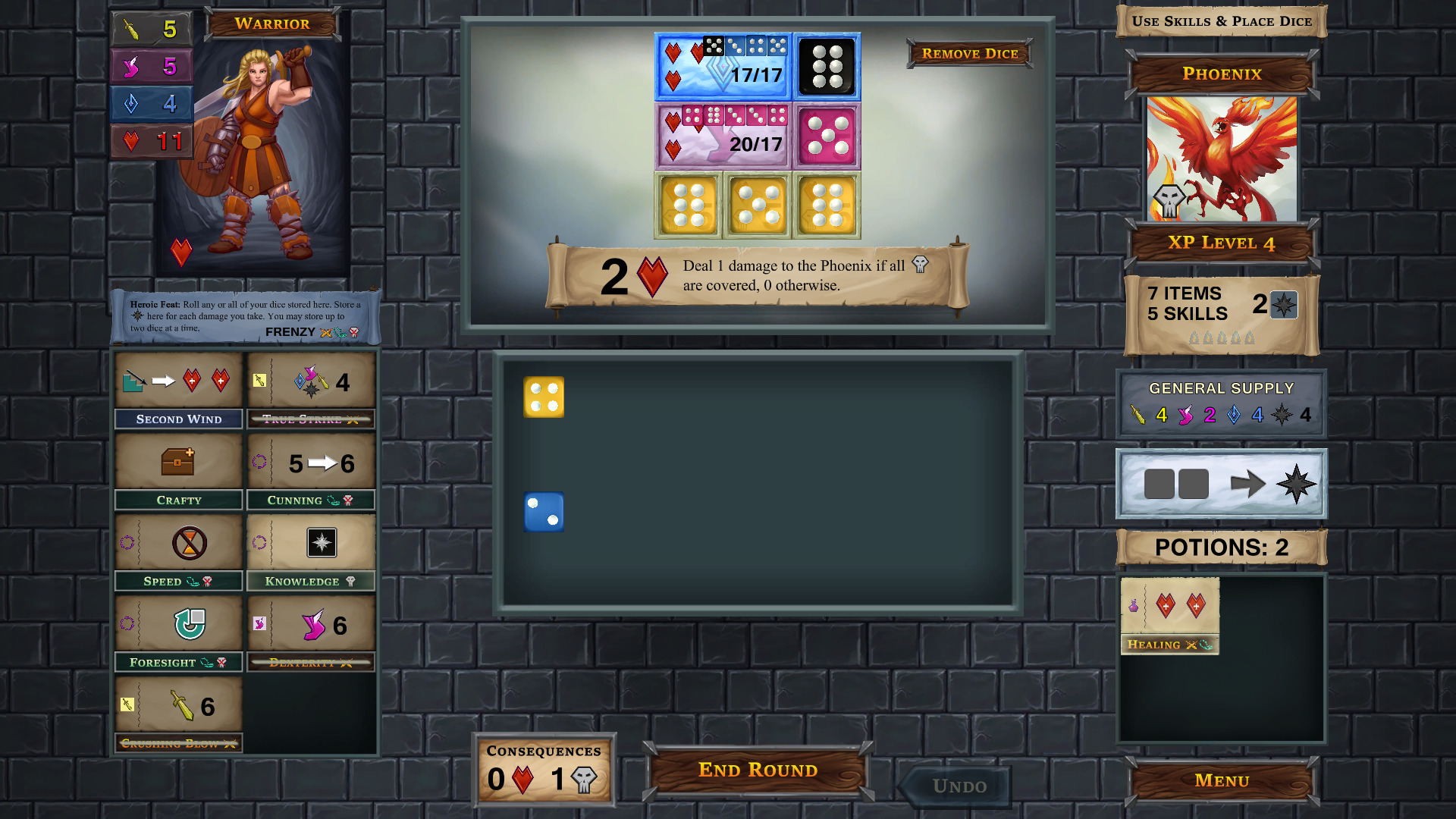The image size is (1456, 819).
Task: Select the yellow four-pip die
Action: (x=543, y=397)
